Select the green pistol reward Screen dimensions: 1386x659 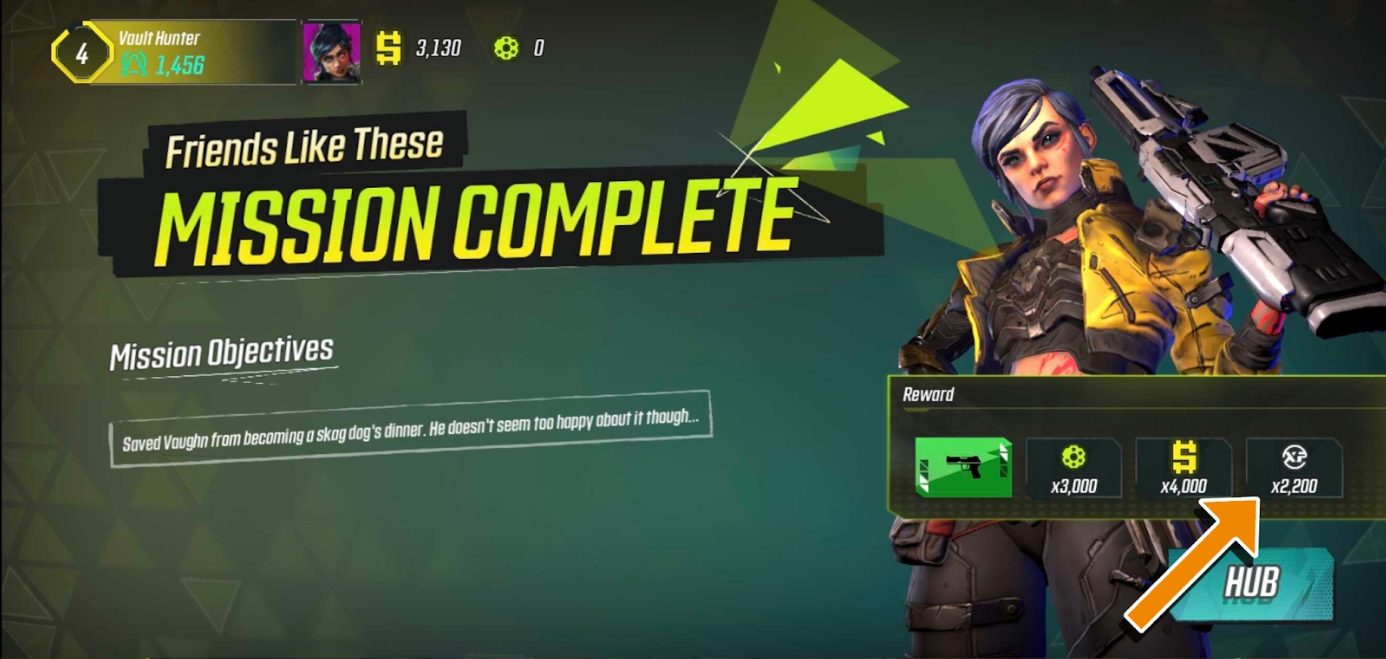[x=963, y=468]
